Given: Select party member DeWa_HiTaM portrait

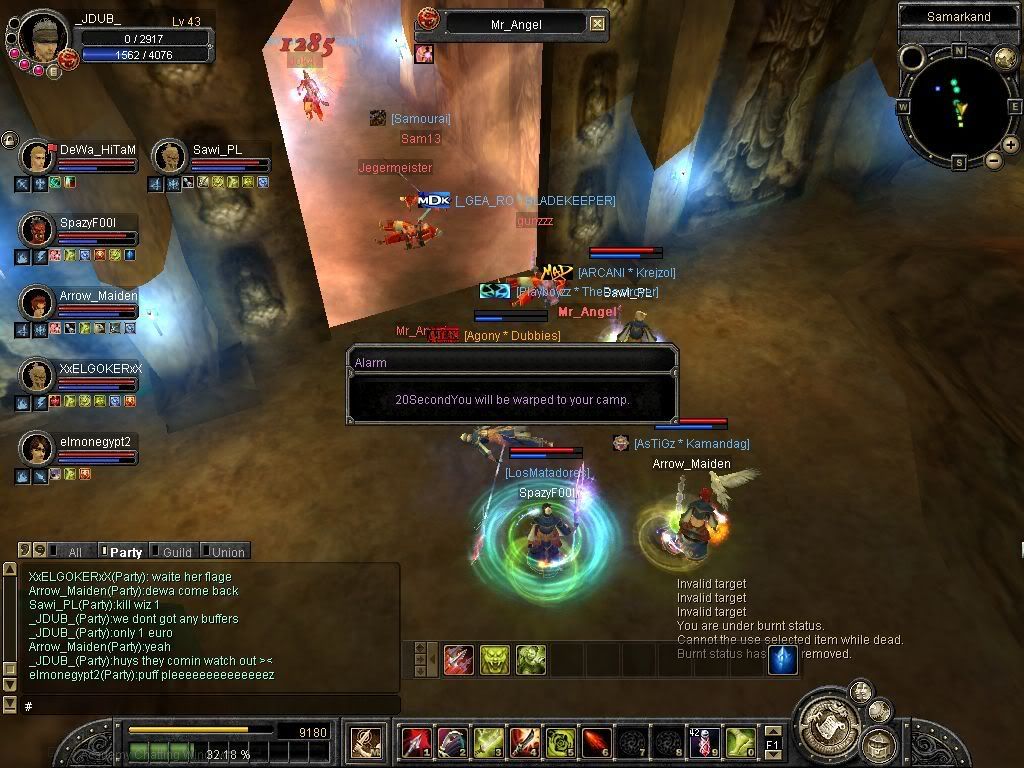Looking at the screenshot, I should tap(39, 158).
